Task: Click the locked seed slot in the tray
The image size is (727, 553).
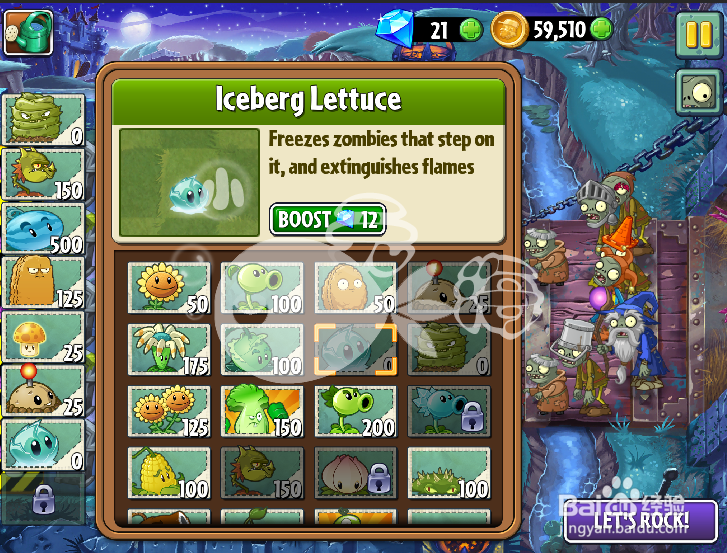Action: [x=43, y=498]
